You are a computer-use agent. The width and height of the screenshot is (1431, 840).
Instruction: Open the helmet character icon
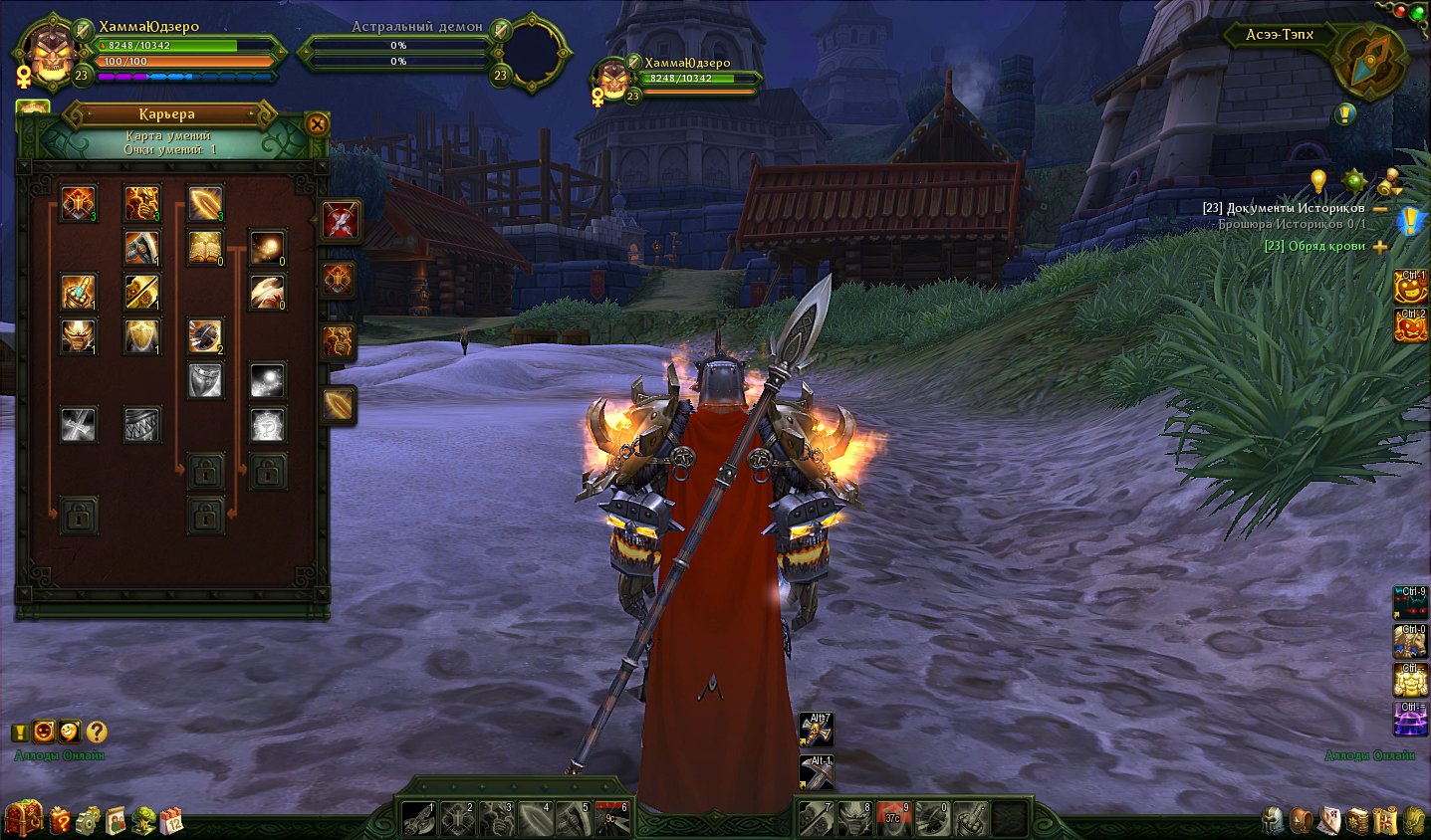pos(1273,820)
